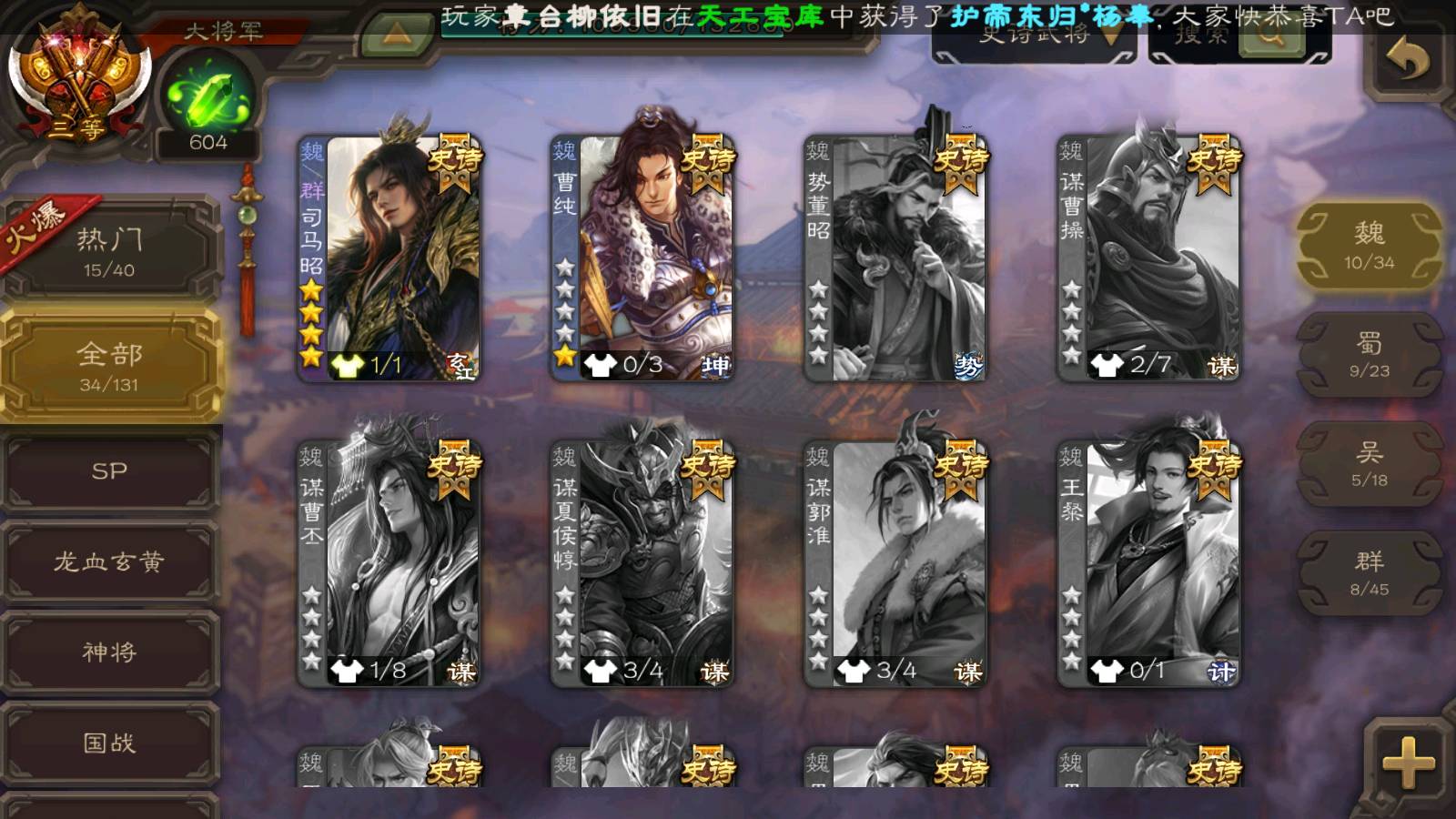Filter heroes by 群 faction

[1369, 573]
